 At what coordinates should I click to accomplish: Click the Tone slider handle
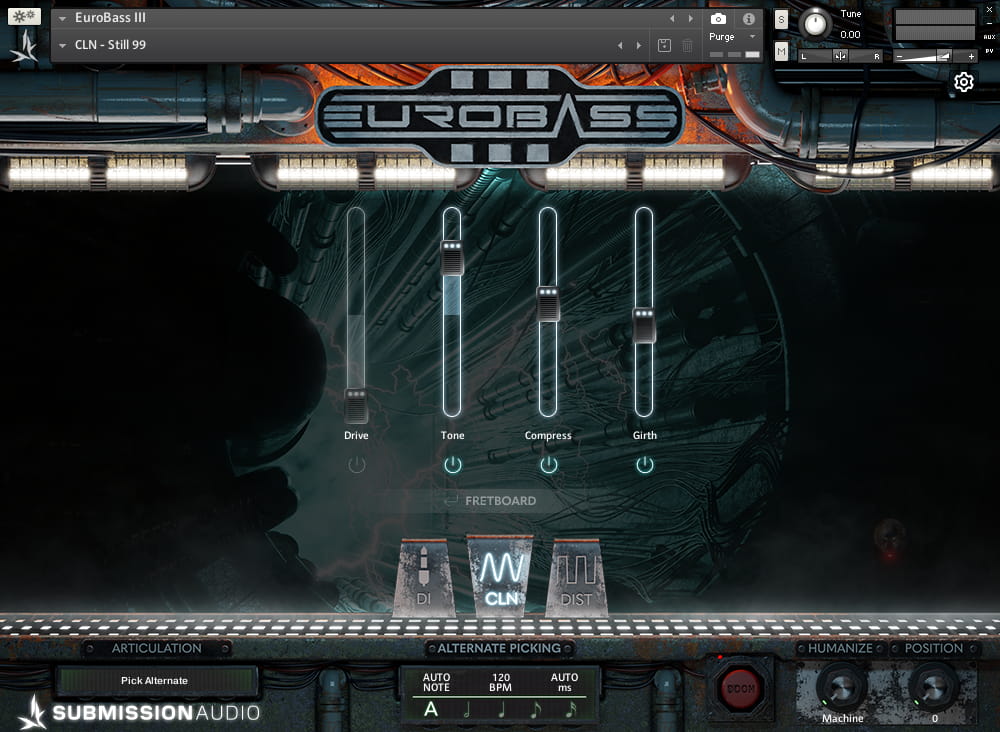coord(453,257)
